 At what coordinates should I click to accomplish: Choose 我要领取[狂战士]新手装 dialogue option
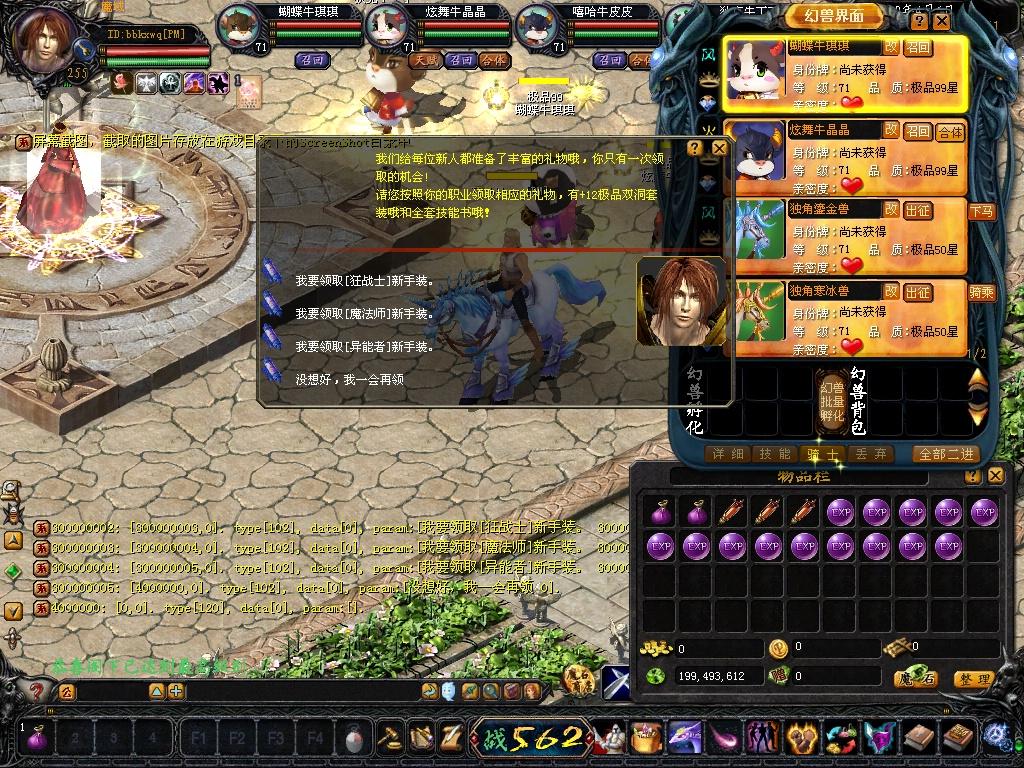tap(364, 281)
